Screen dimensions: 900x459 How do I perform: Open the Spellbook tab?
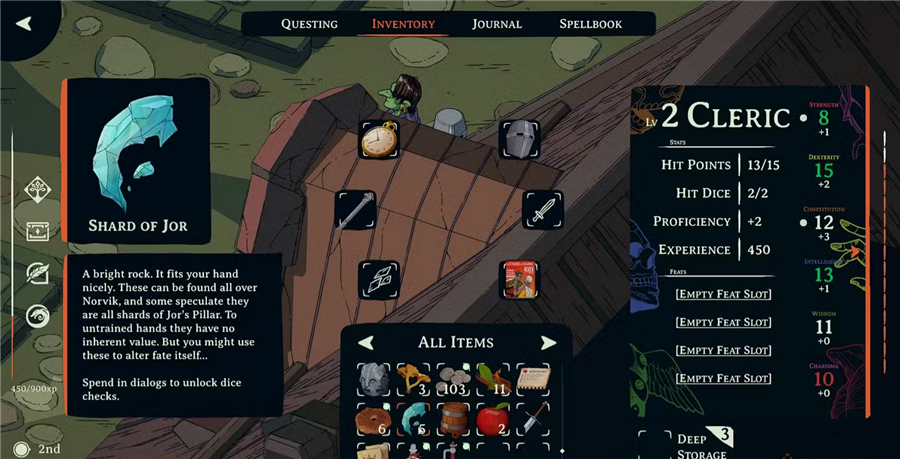click(x=590, y=24)
